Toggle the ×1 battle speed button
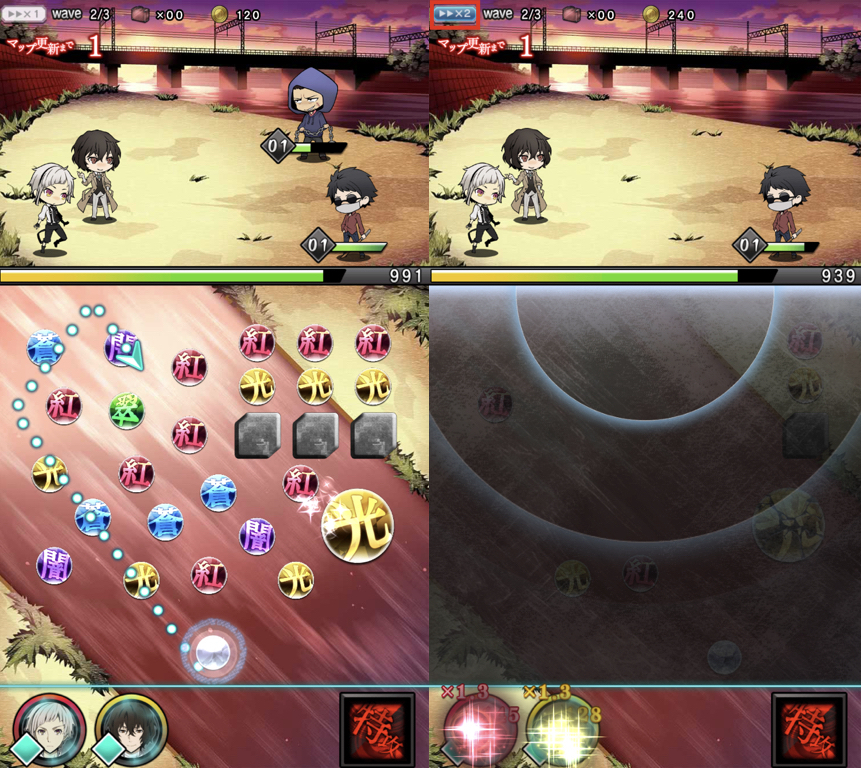This screenshot has width=863, height=768. (x=23, y=14)
